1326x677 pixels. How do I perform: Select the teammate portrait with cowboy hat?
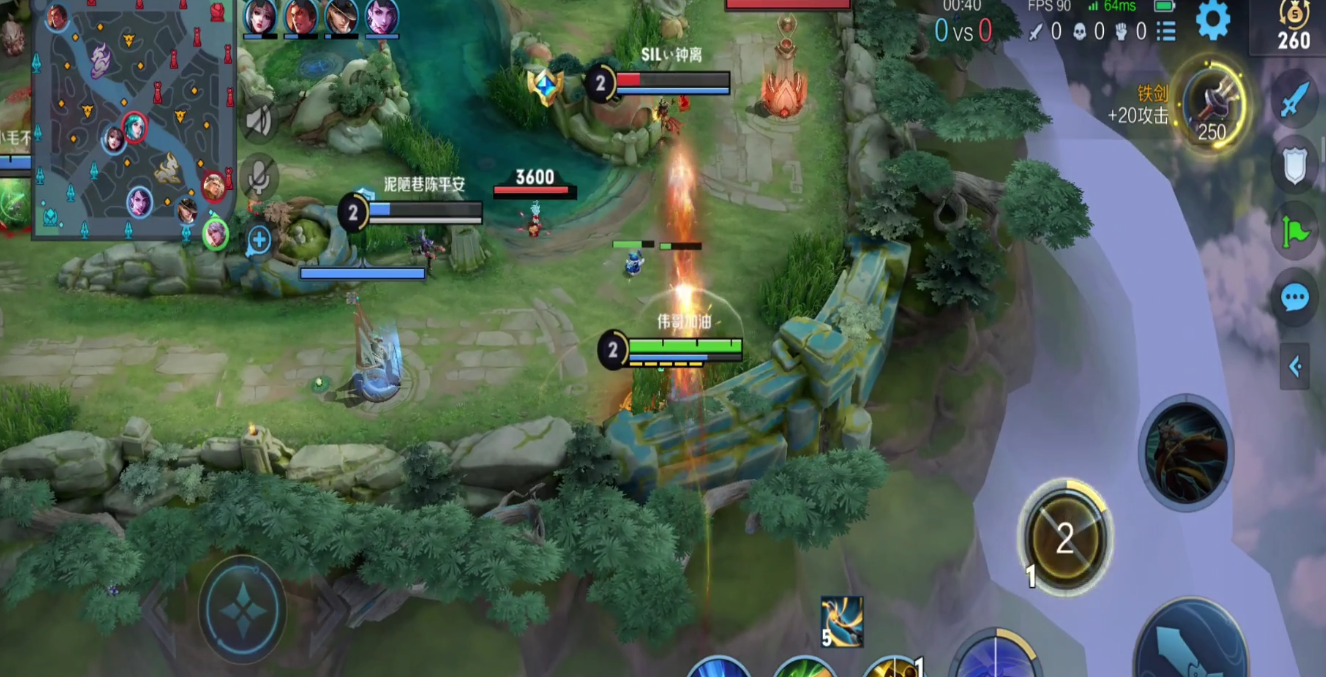pos(341,17)
